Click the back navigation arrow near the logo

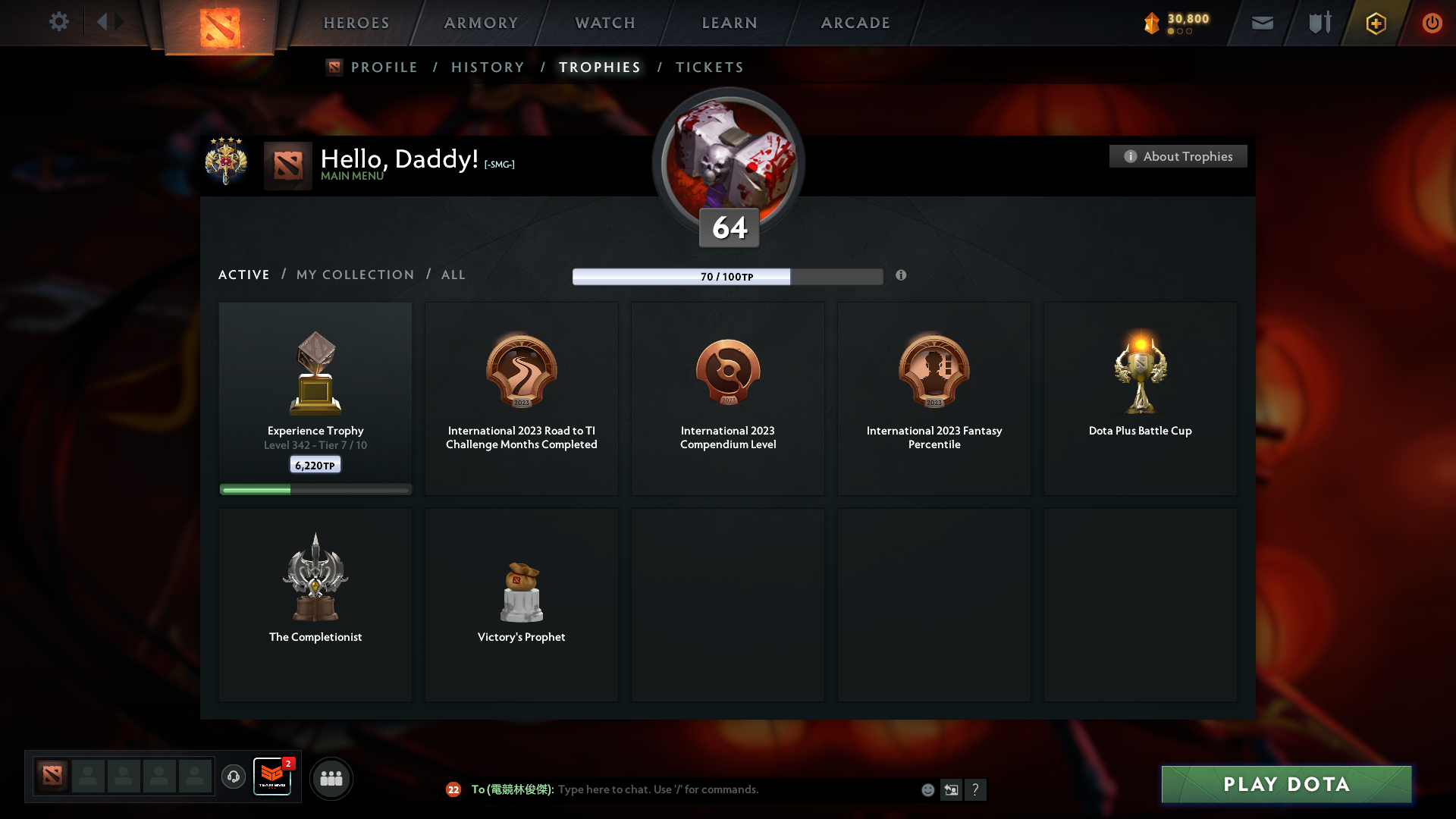coord(102,22)
